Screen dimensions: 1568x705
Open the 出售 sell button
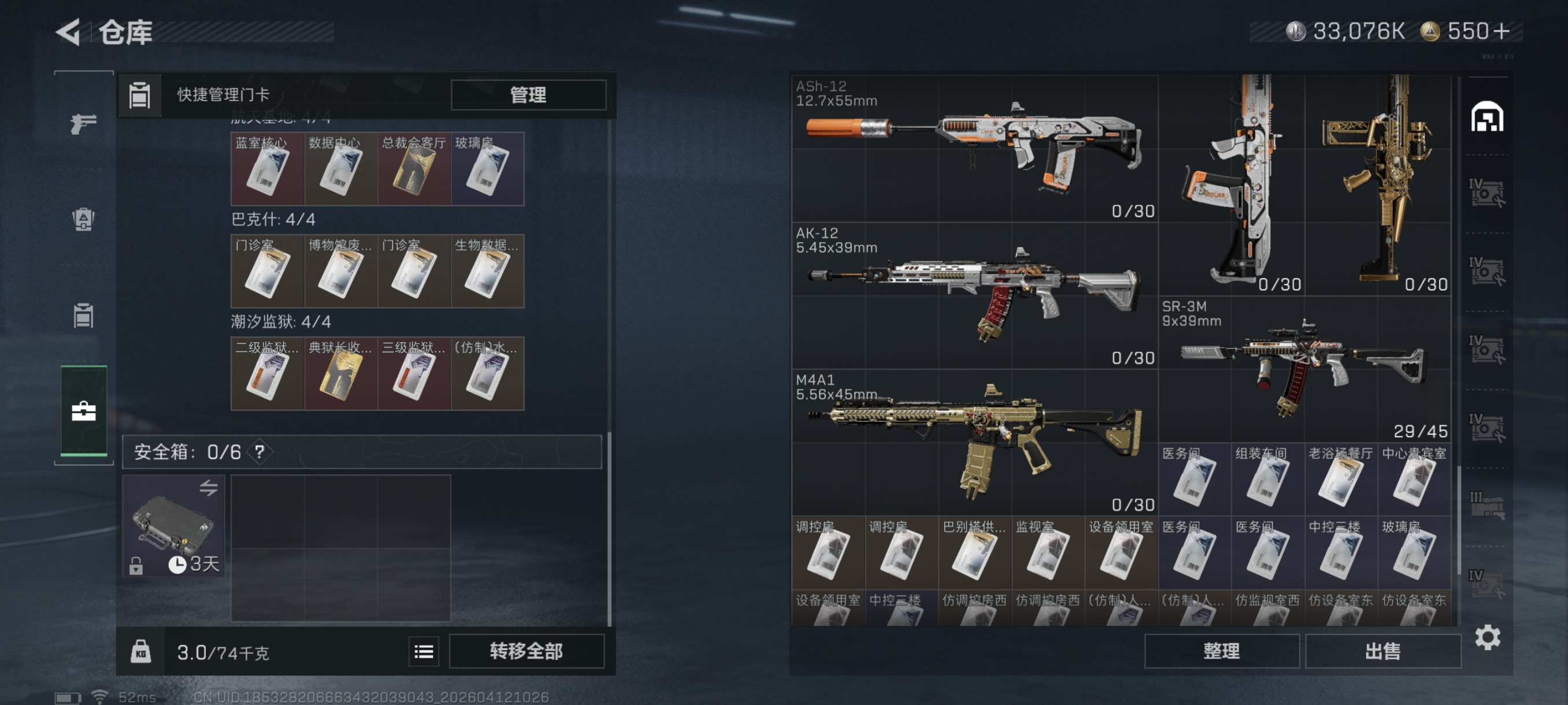1382,651
